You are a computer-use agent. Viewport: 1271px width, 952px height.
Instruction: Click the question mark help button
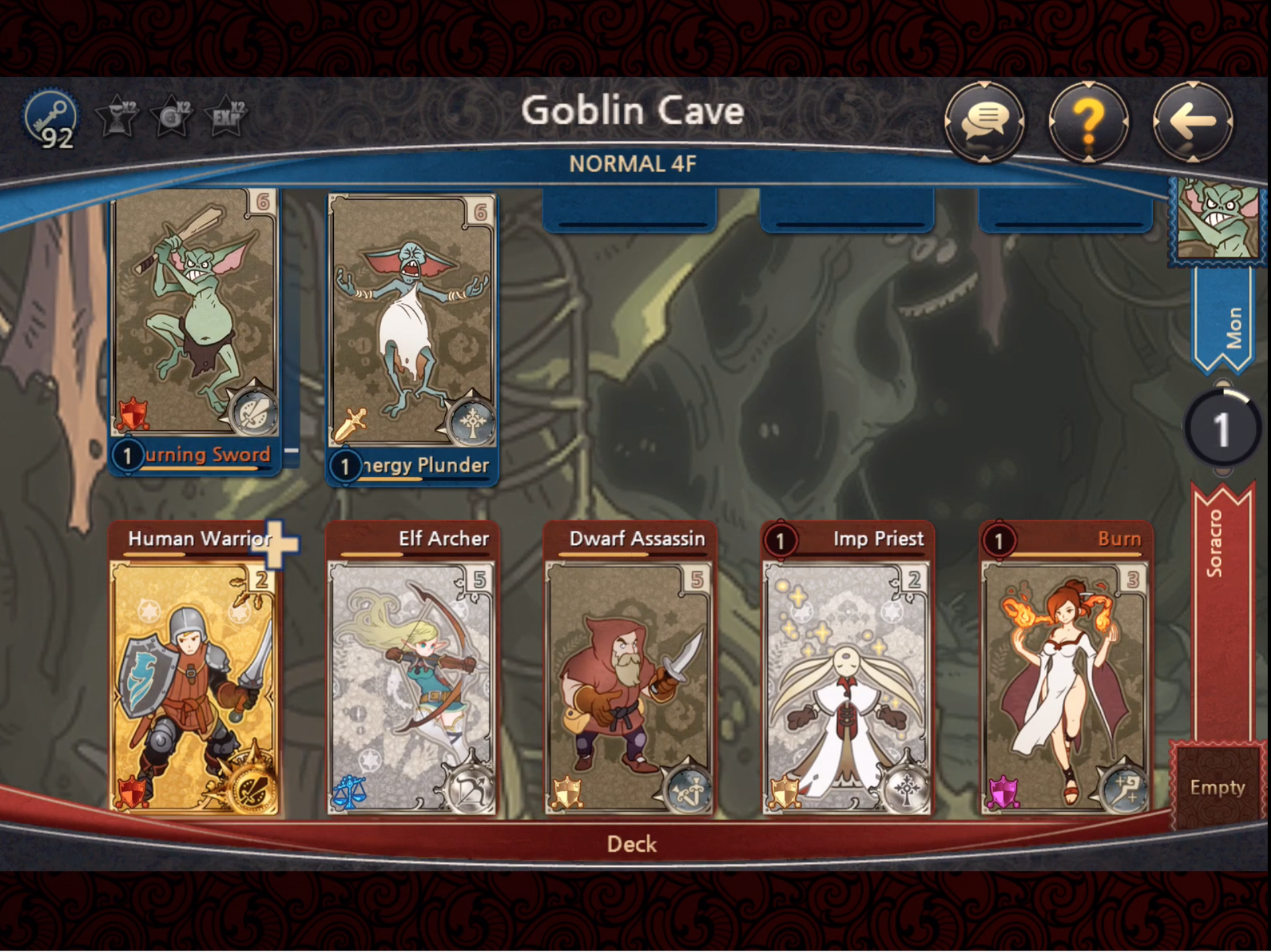[1088, 121]
